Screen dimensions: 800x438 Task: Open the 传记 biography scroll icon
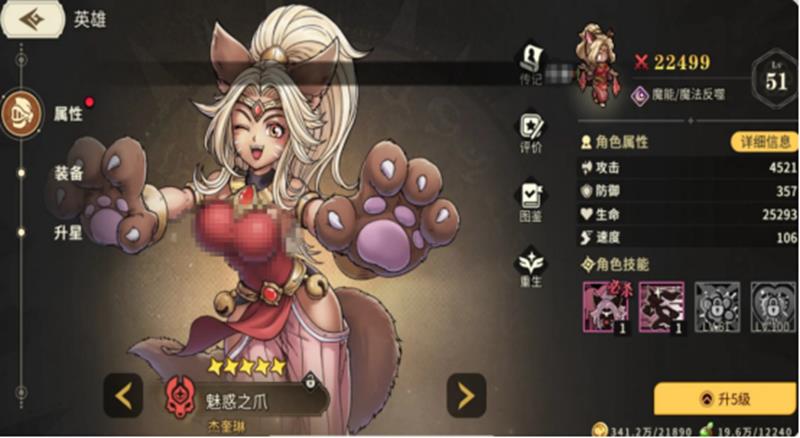click(530, 62)
